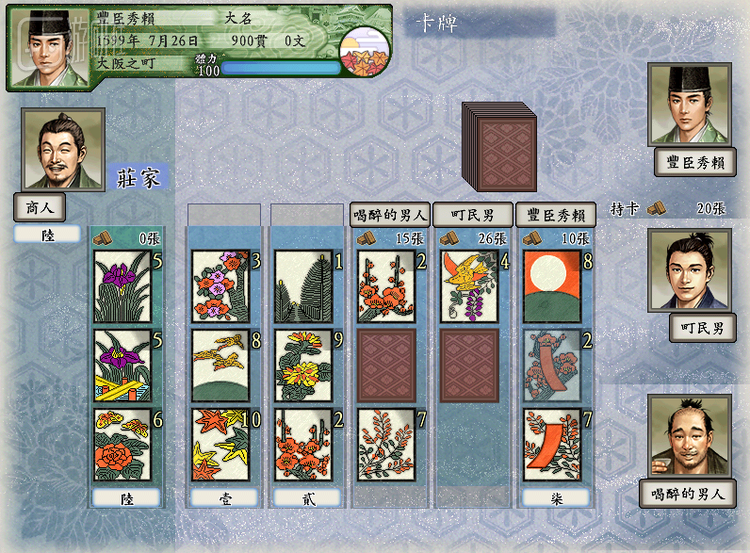Click the 商人 merchant dealer portrait

pyautogui.click(x=63, y=150)
